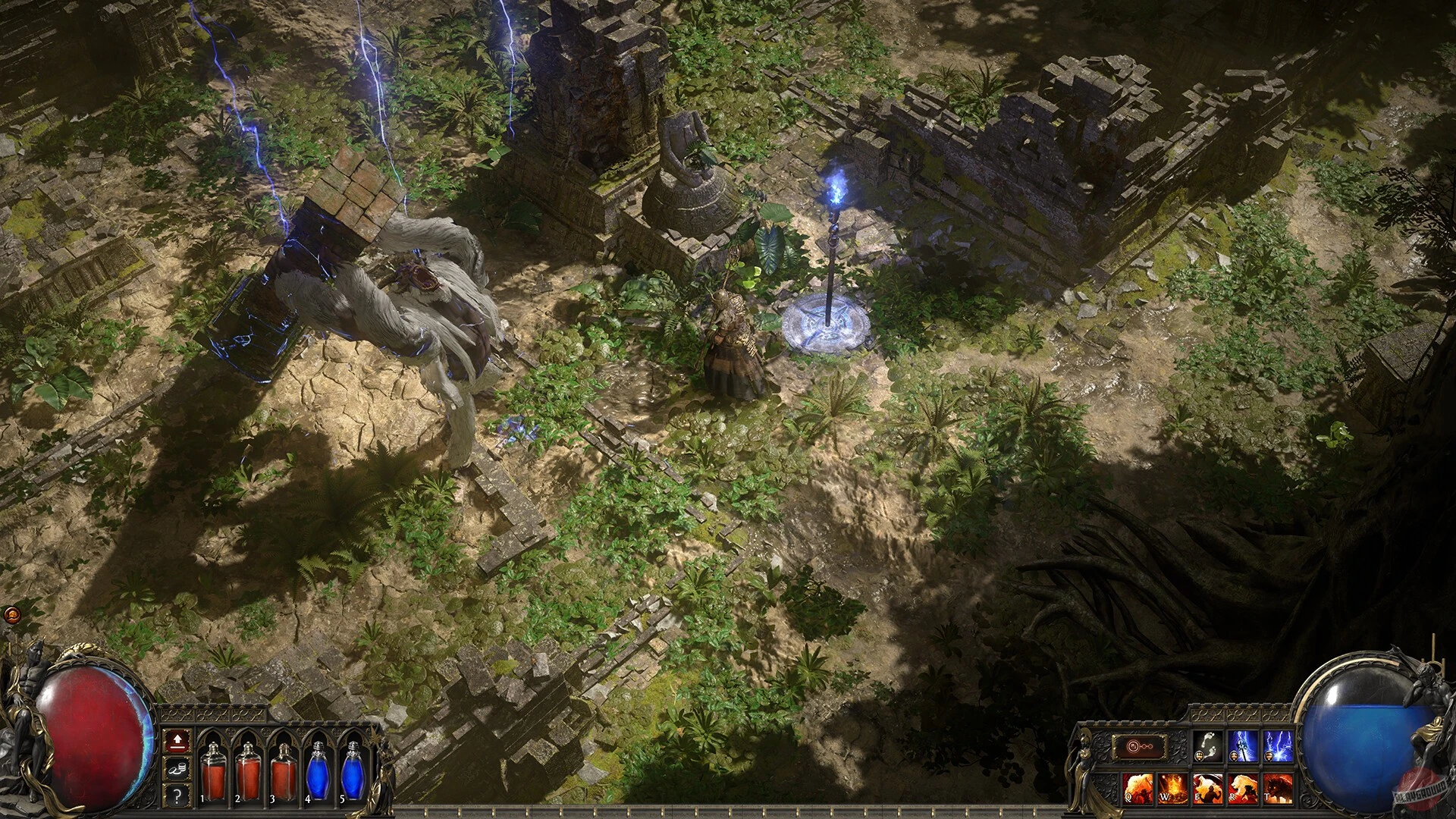This screenshot has height=819, width=1456.
Task: Use the life flask in slot 3
Action: 283,773
